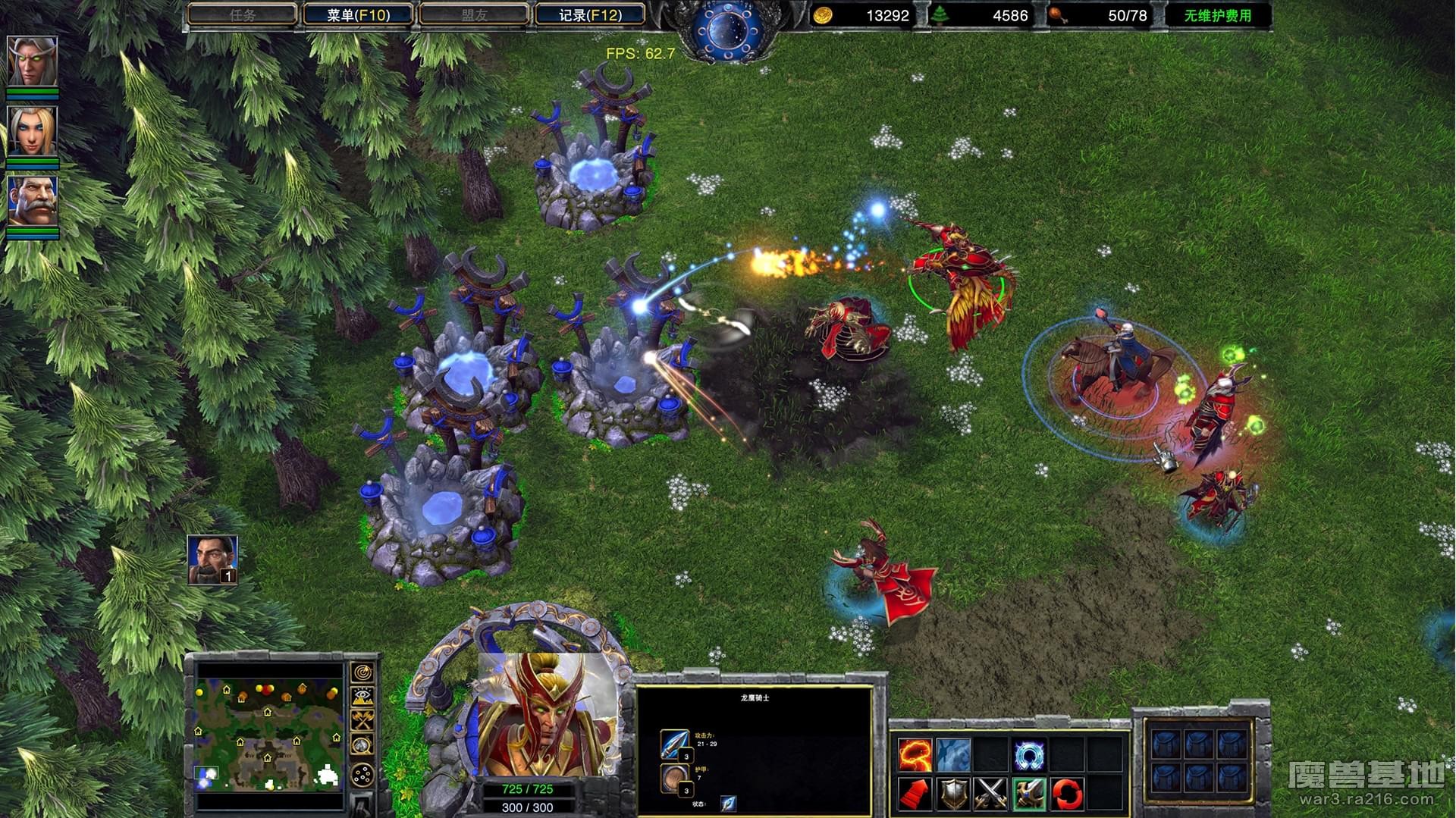
Task: Open the 记录(F12) message log
Action: click(590, 14)
